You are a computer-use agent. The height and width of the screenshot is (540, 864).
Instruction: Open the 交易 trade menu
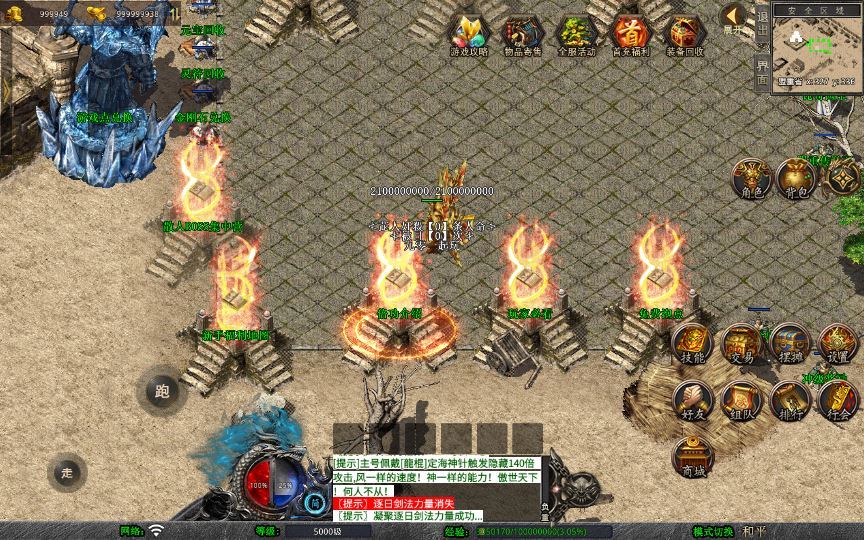click(741, 344)
